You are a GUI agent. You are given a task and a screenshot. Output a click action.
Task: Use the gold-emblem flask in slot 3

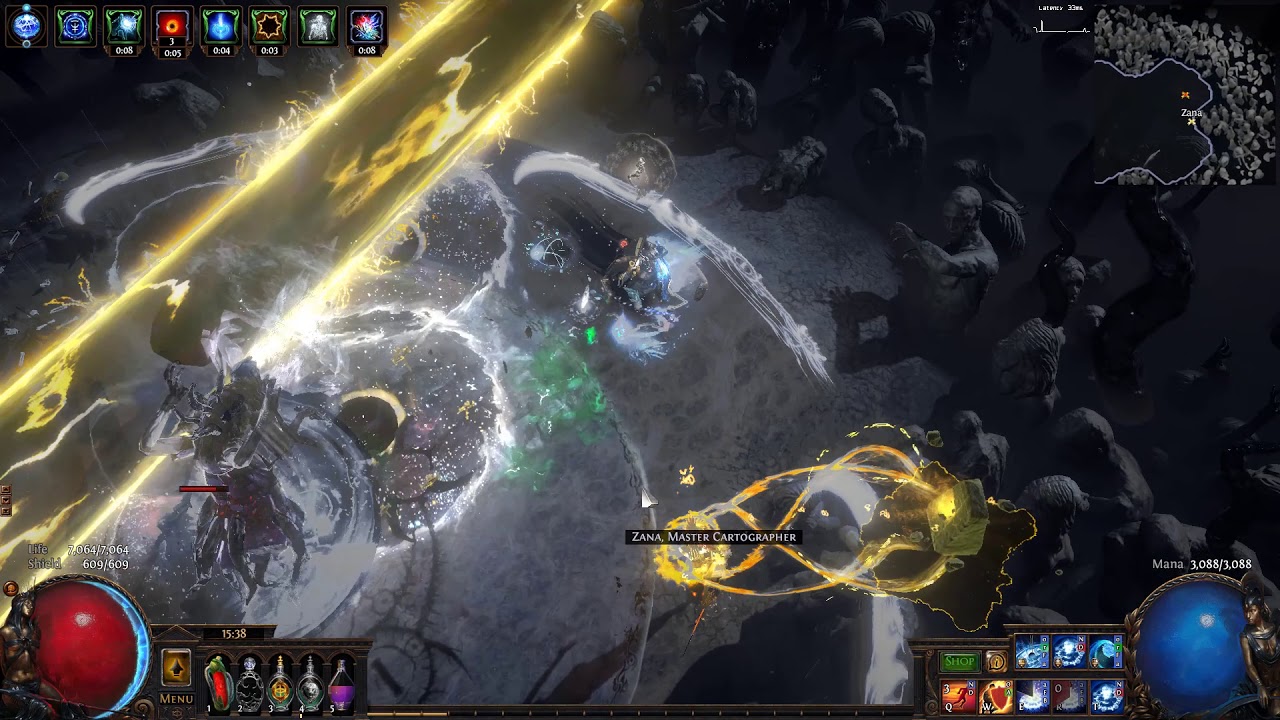280,683
